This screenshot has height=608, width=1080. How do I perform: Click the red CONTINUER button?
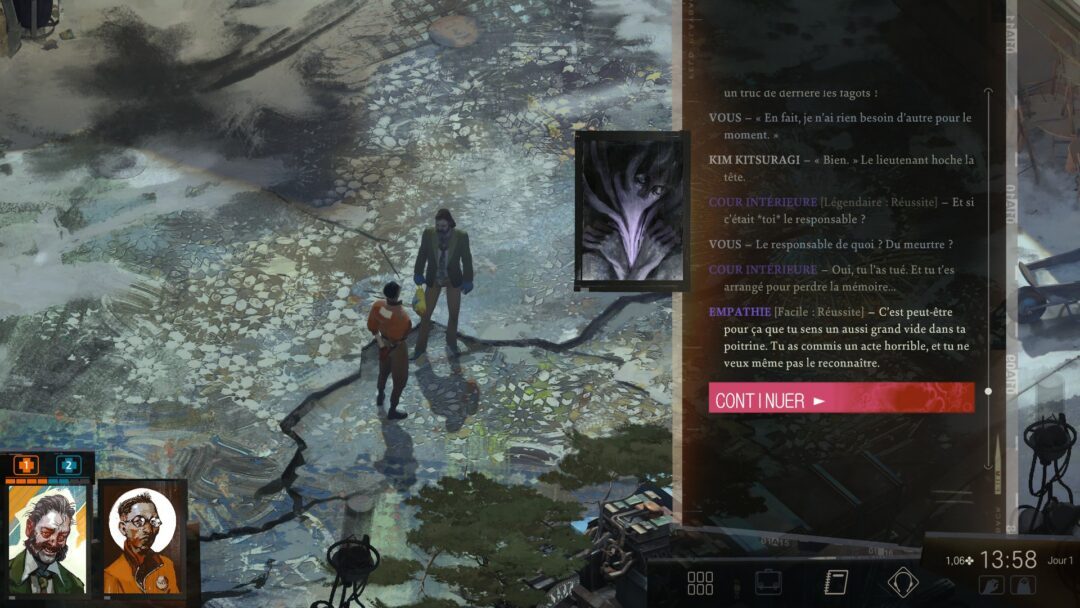tap(841, 398)
